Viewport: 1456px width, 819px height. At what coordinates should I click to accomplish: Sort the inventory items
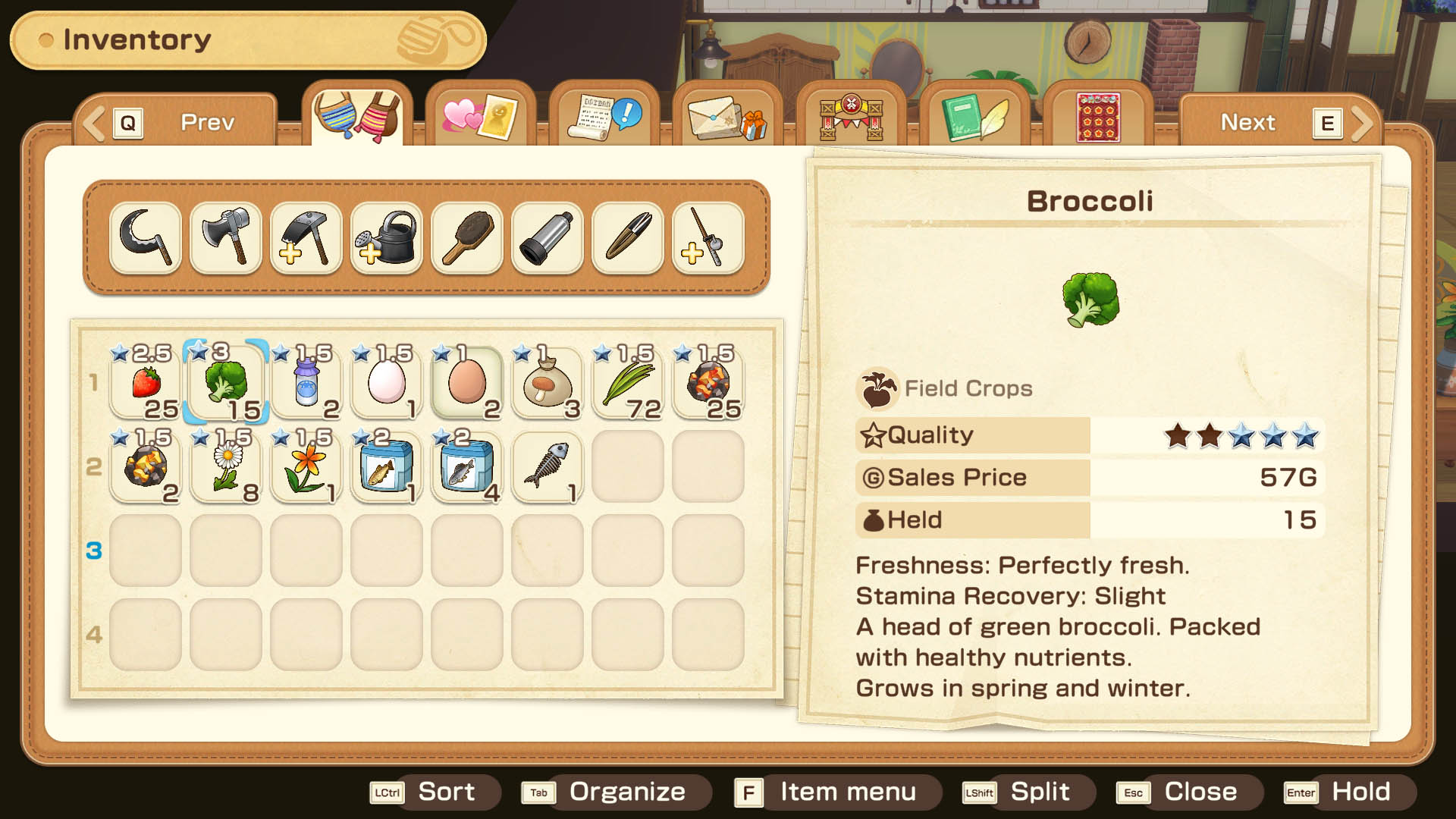click(x=435, y=792)
